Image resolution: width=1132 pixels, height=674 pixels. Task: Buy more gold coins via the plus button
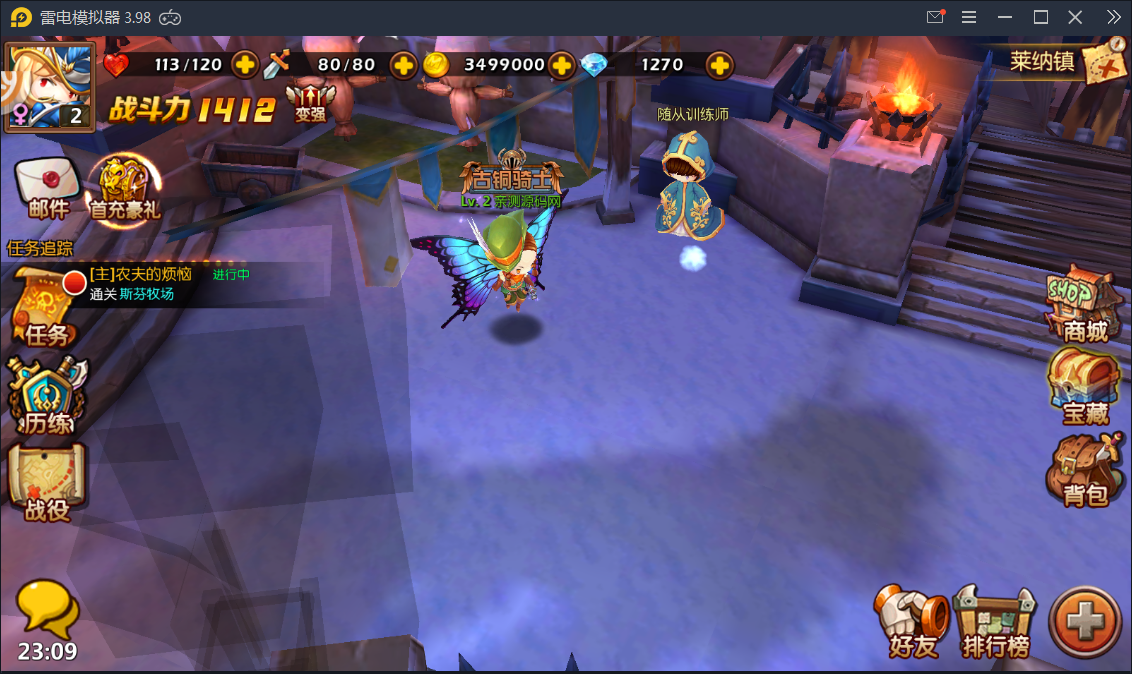click(562, 65)
